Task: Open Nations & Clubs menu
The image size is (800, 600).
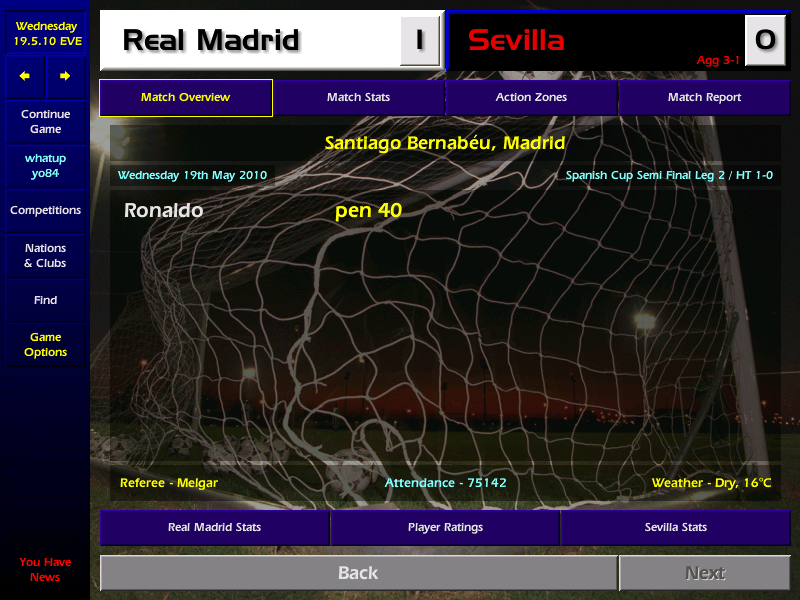Action: click(45, 256)
